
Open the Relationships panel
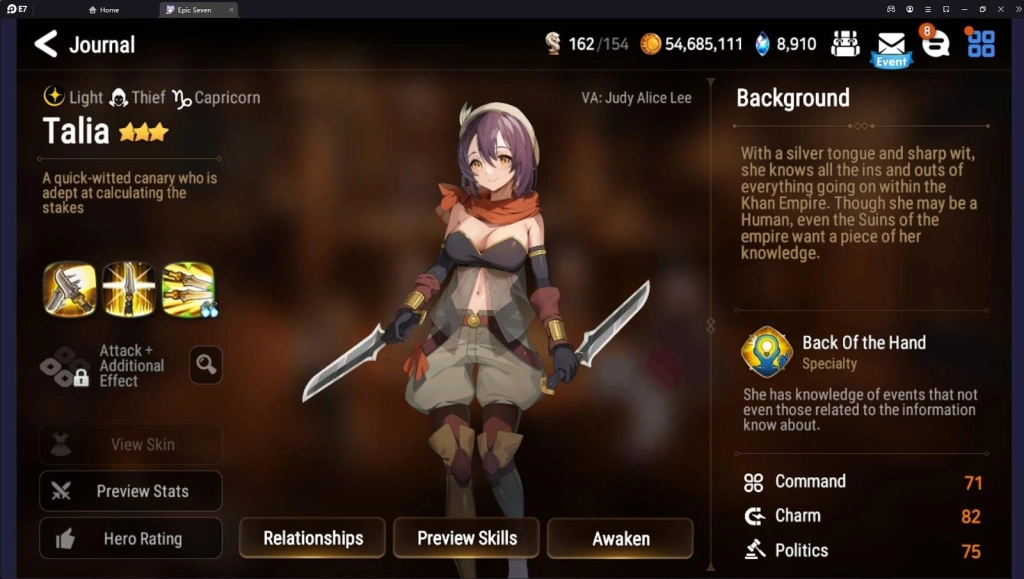[x=312, y=538]
